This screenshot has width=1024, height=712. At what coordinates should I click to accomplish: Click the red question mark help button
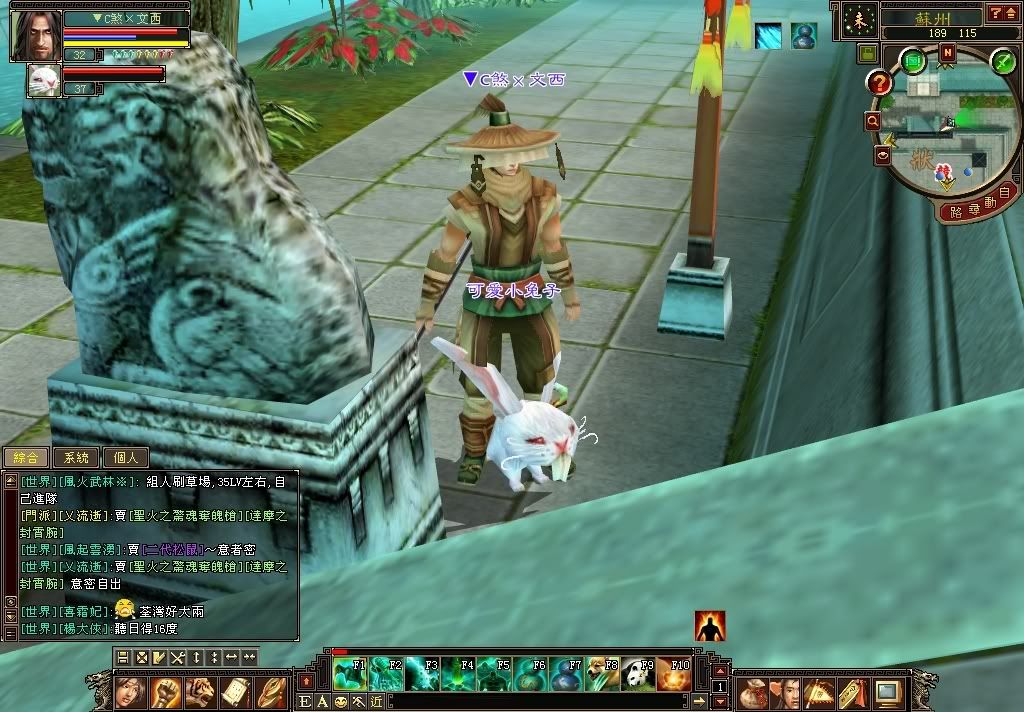[878, 83]
